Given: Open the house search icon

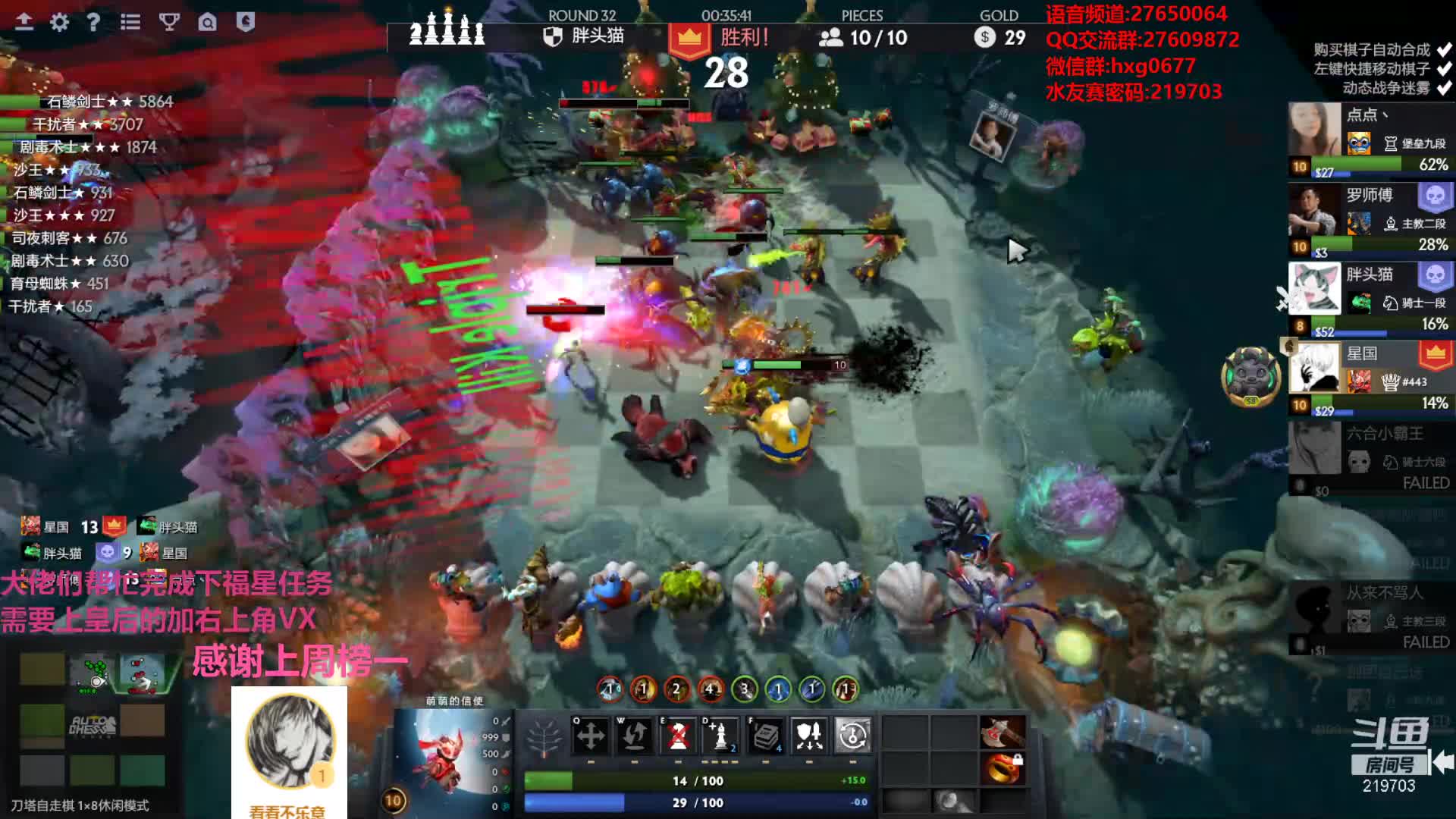Looking at the screenshot, I should (207, 22).
